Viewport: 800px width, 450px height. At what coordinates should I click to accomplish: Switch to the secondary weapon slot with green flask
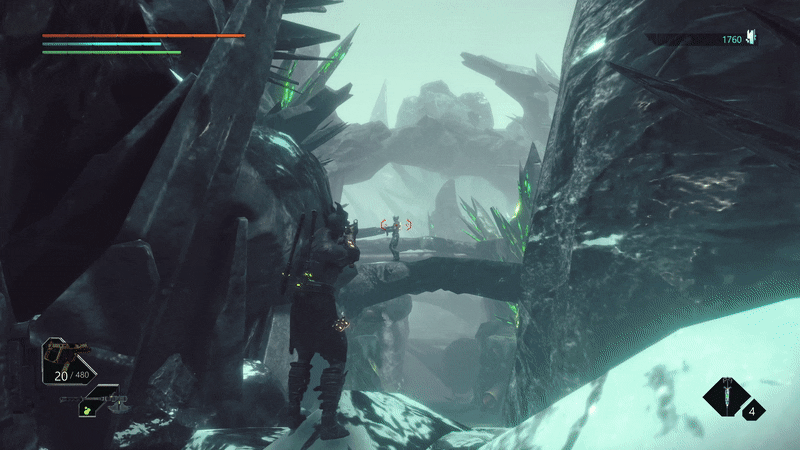(x=92, y=404)
